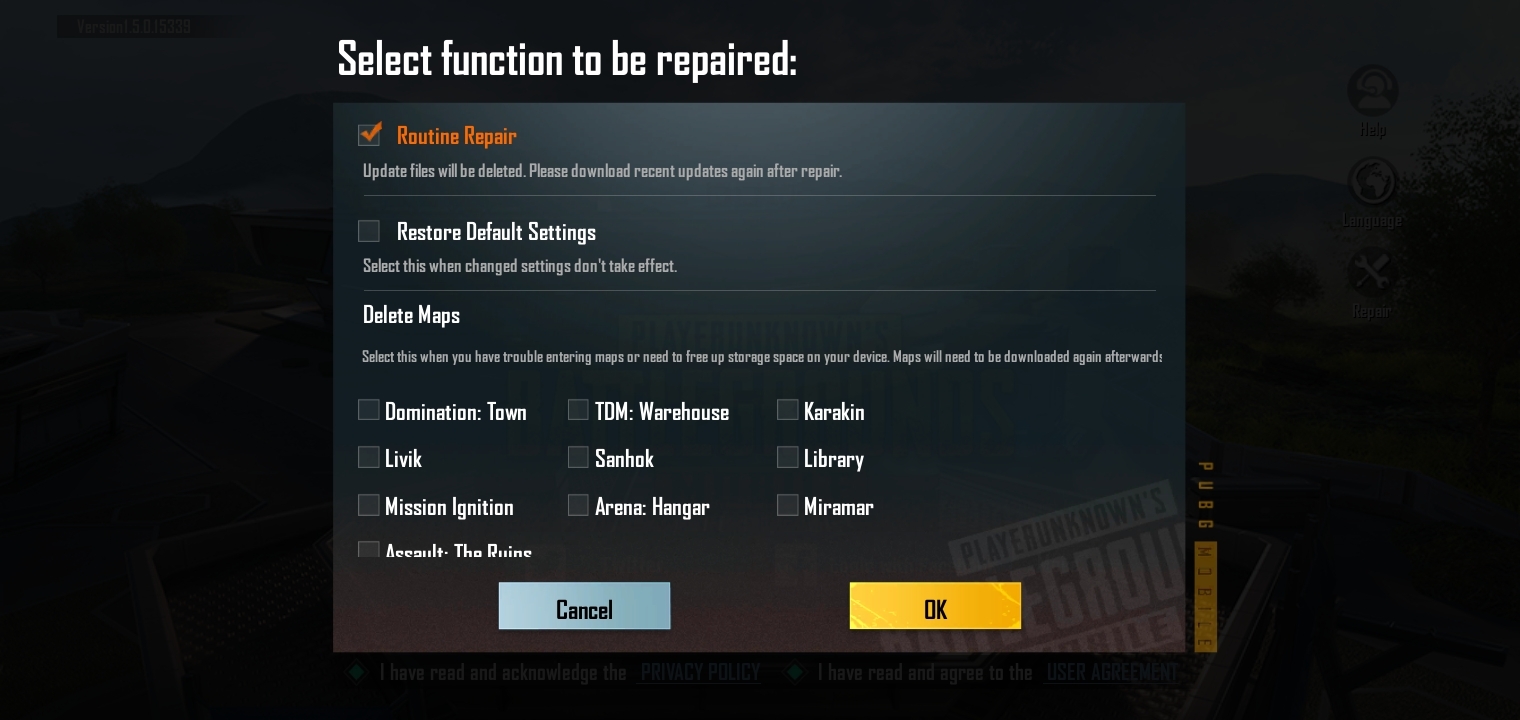Choose the Sanhok map checkbox
The width and height of the screenshot is (1520, 720).
pos(578,457)
